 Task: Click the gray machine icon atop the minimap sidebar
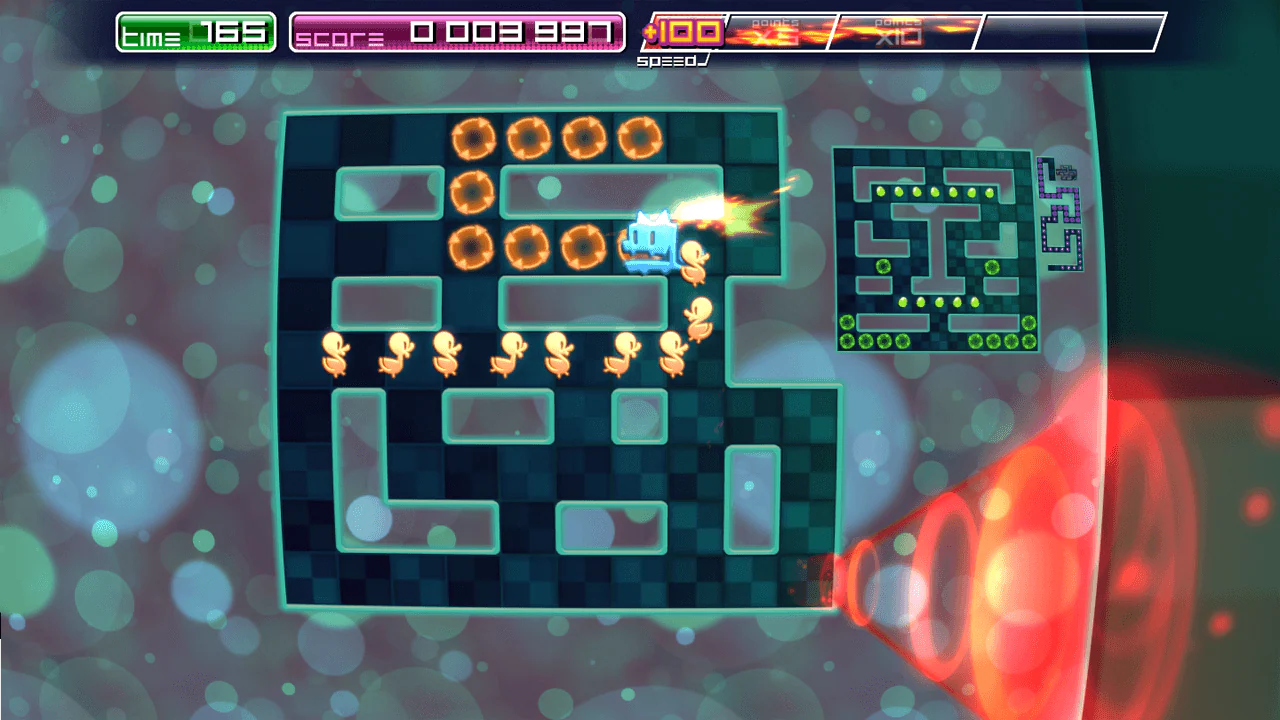click(x=1068, y=171)
